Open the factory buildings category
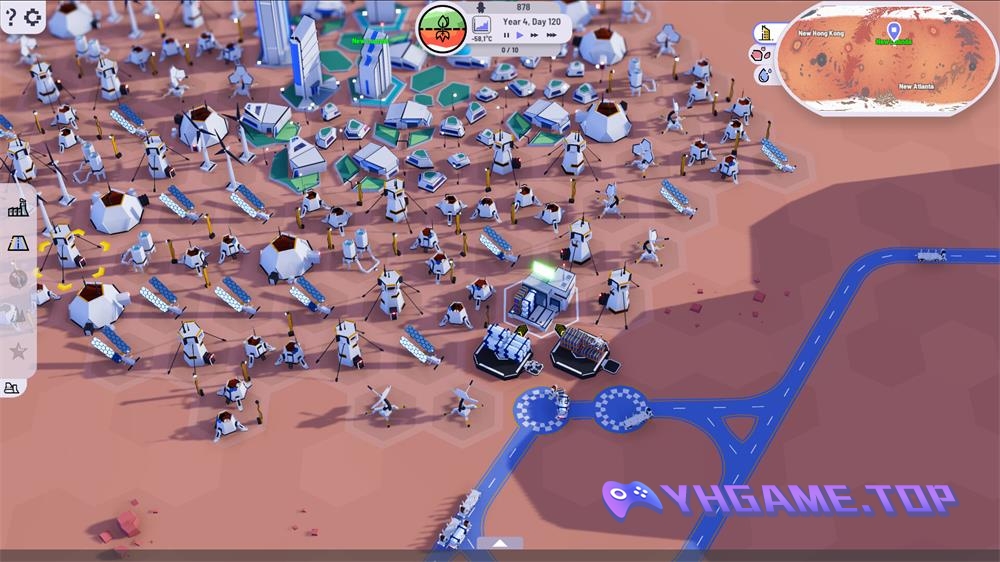Viewport: 1000px width, 562px height. click(18, 209)
